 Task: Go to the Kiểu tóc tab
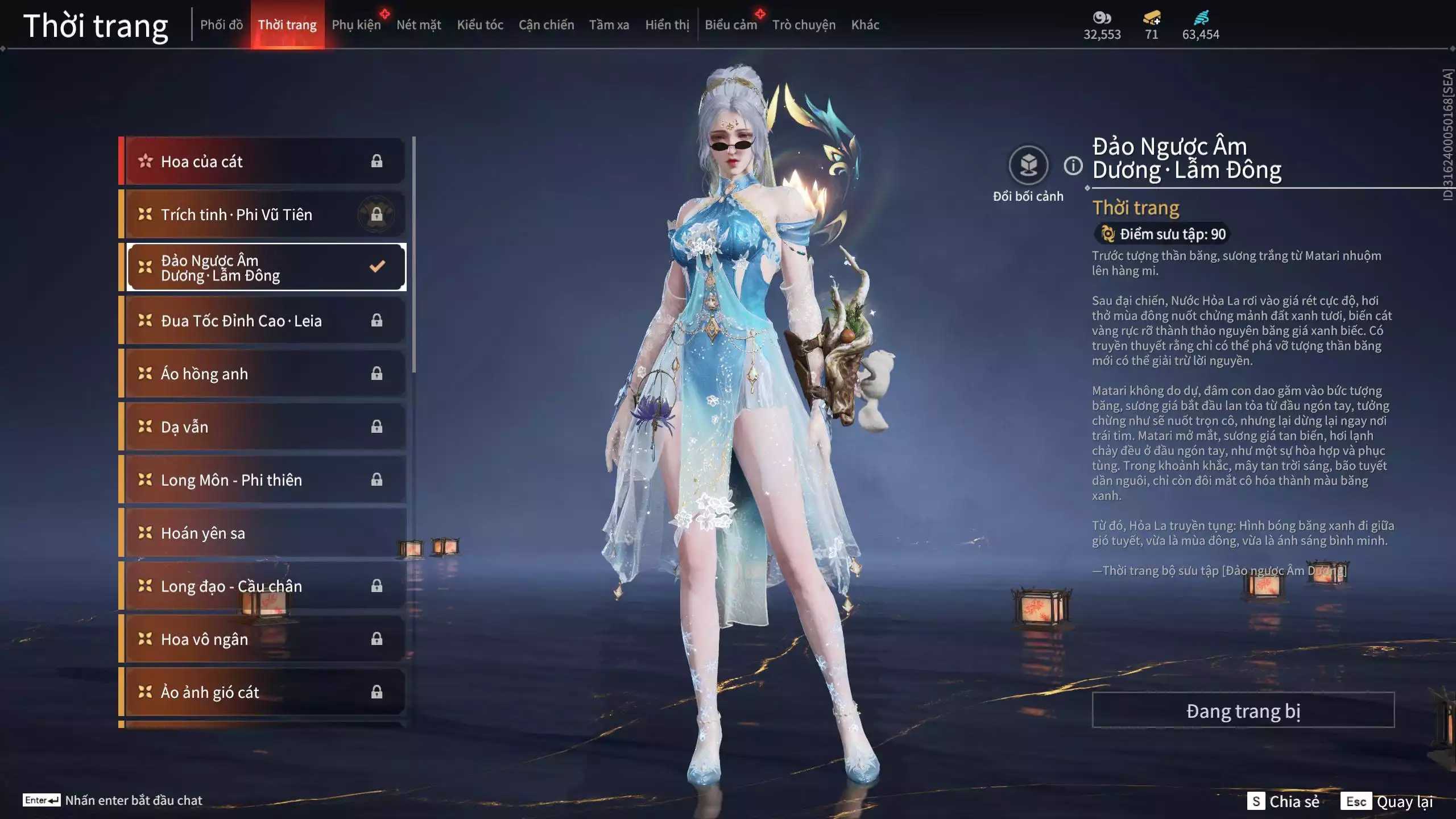click(480, 25)
